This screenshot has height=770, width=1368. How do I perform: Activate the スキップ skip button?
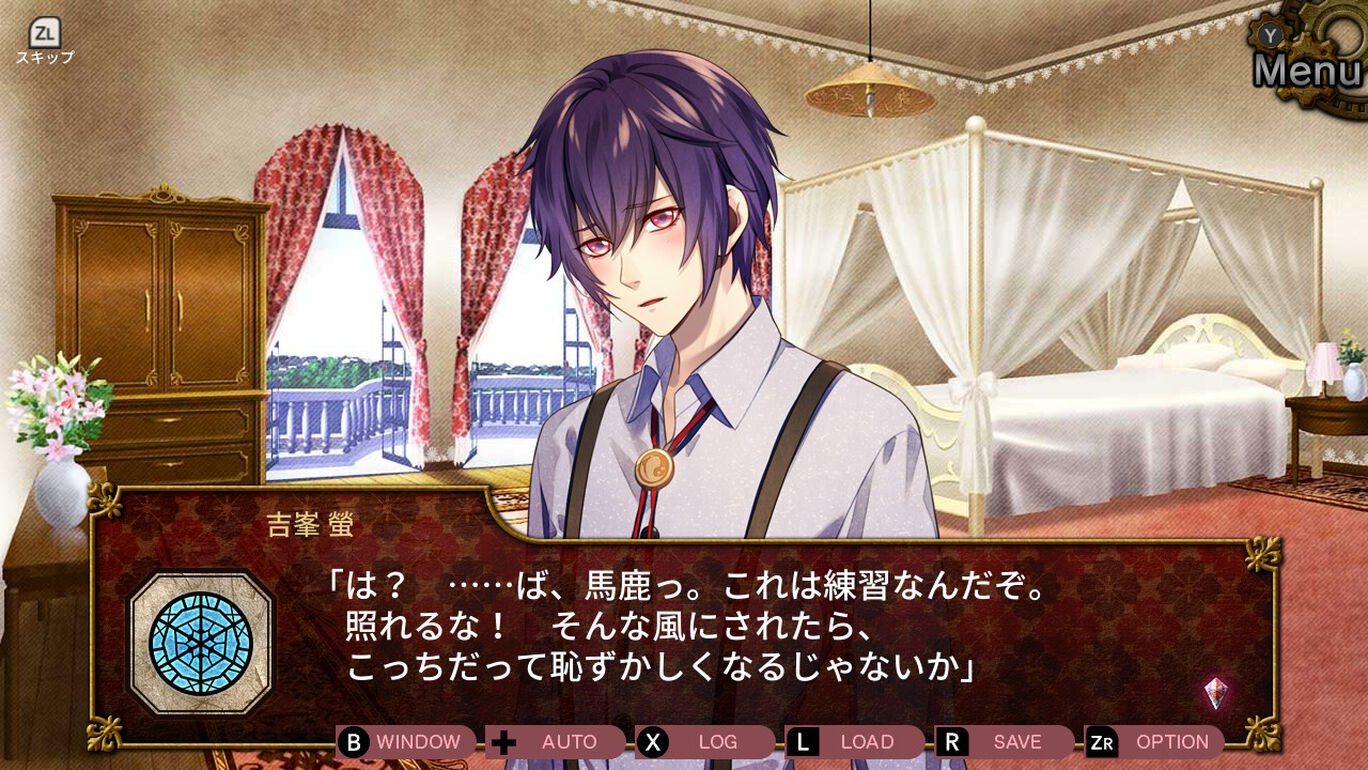click(x=44, y=42)
